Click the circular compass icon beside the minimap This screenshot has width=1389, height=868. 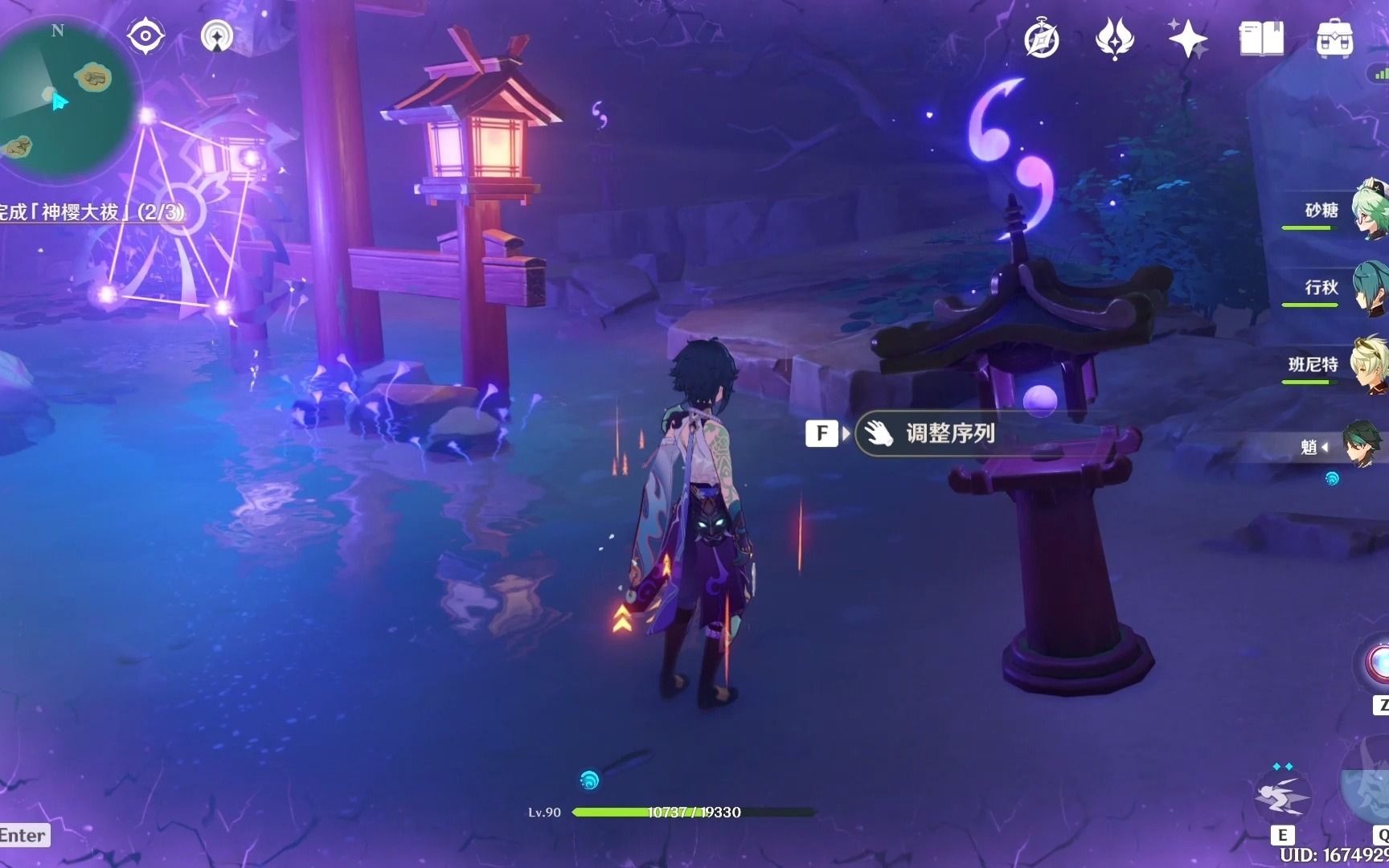coord(145,35)
